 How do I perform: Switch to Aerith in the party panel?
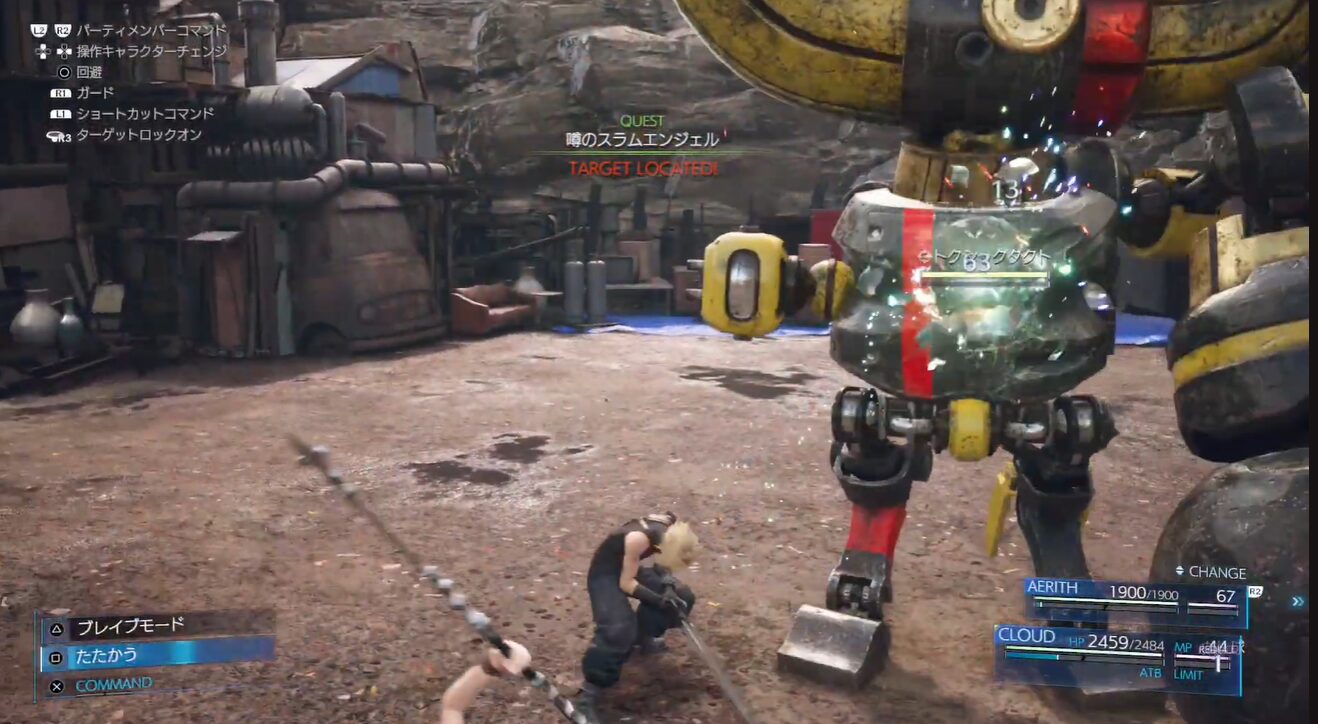pyautogui.click(x=1134, y=596)
